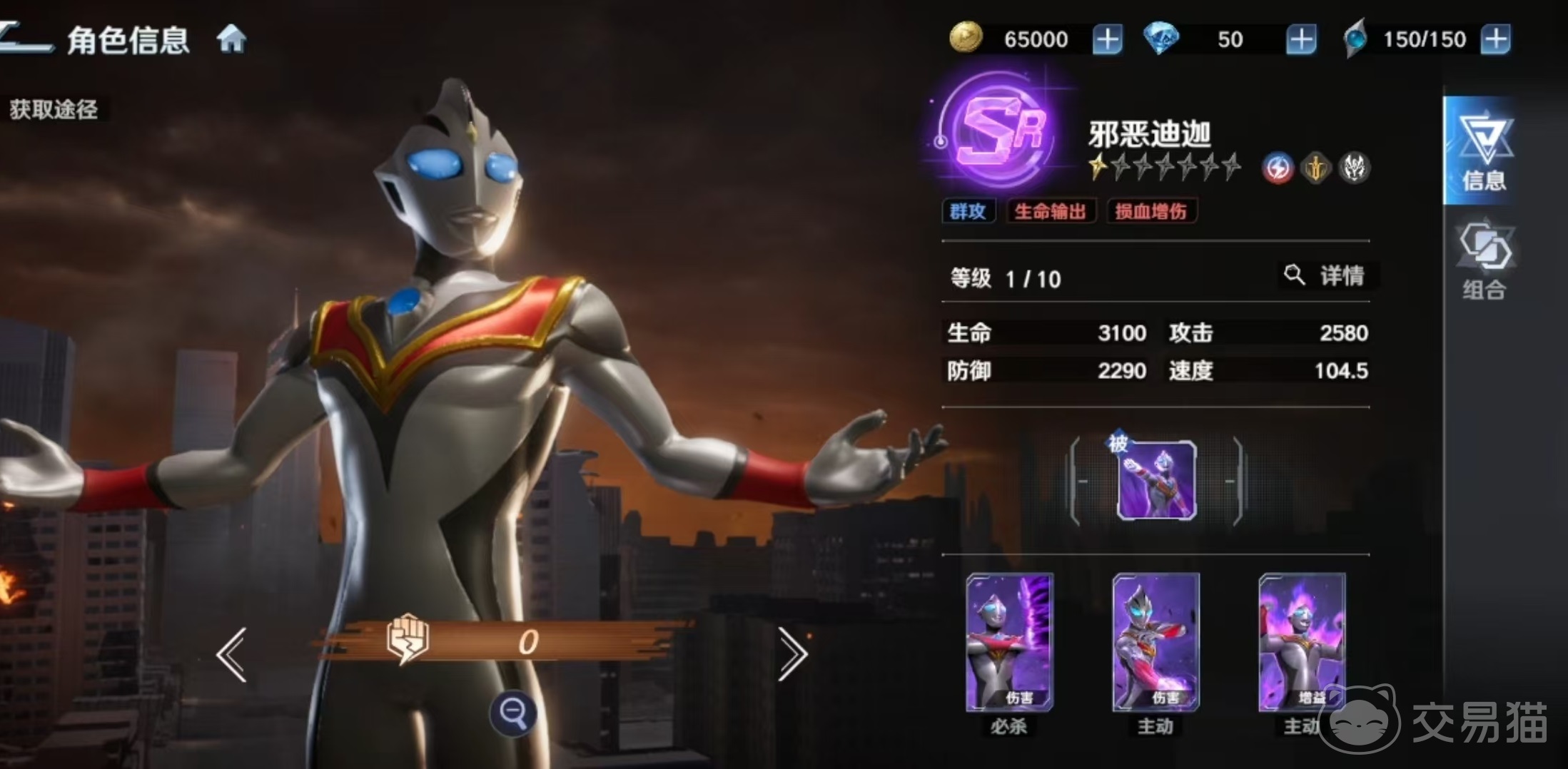The height and width of the screenshot is (769, 1568).
Task: Select the 必杀 ultimate skill card
Action: tap(1009, 643)
